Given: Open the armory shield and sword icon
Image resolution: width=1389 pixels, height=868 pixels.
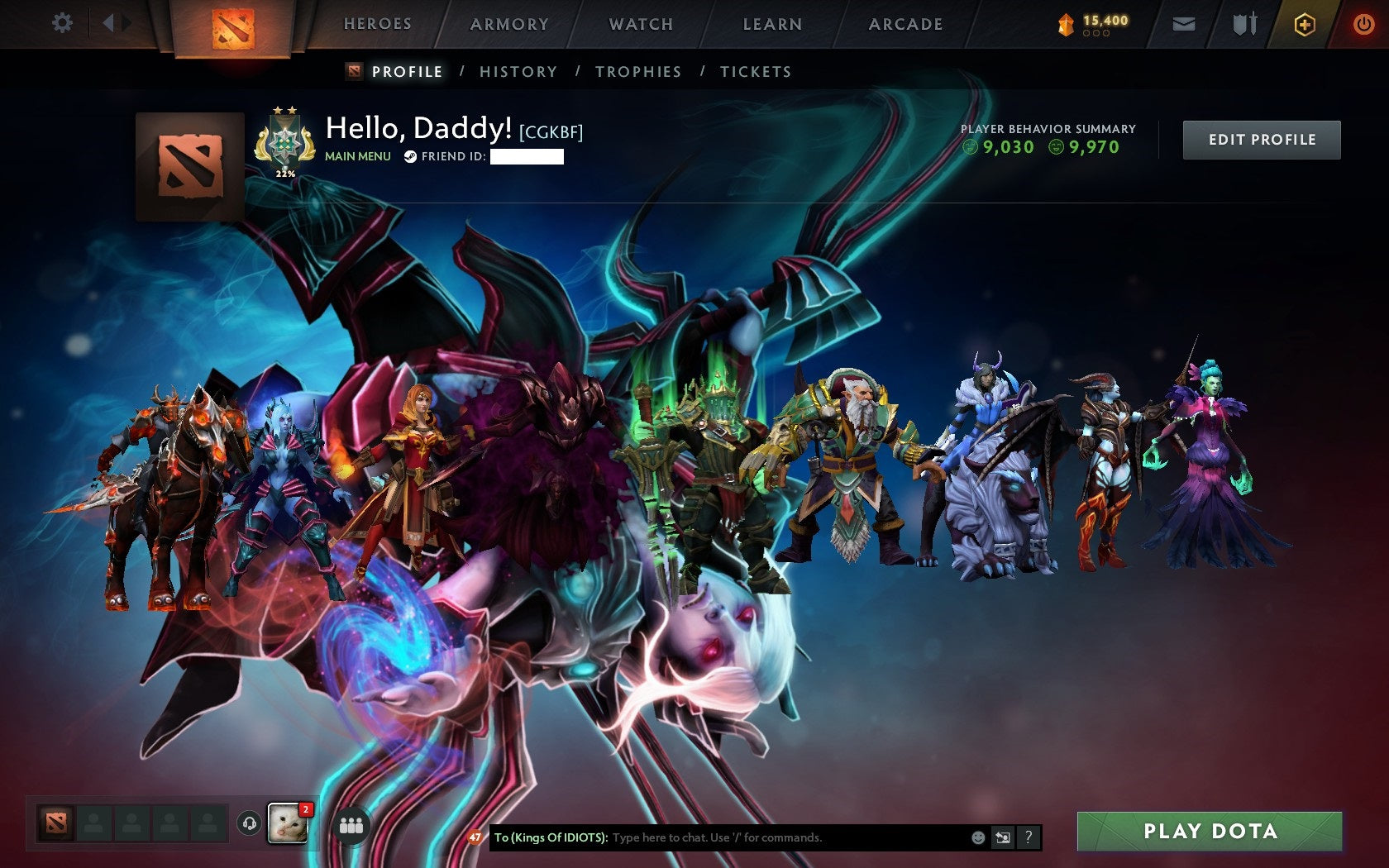Looking at the screenshot, I should click(1243, 24).
